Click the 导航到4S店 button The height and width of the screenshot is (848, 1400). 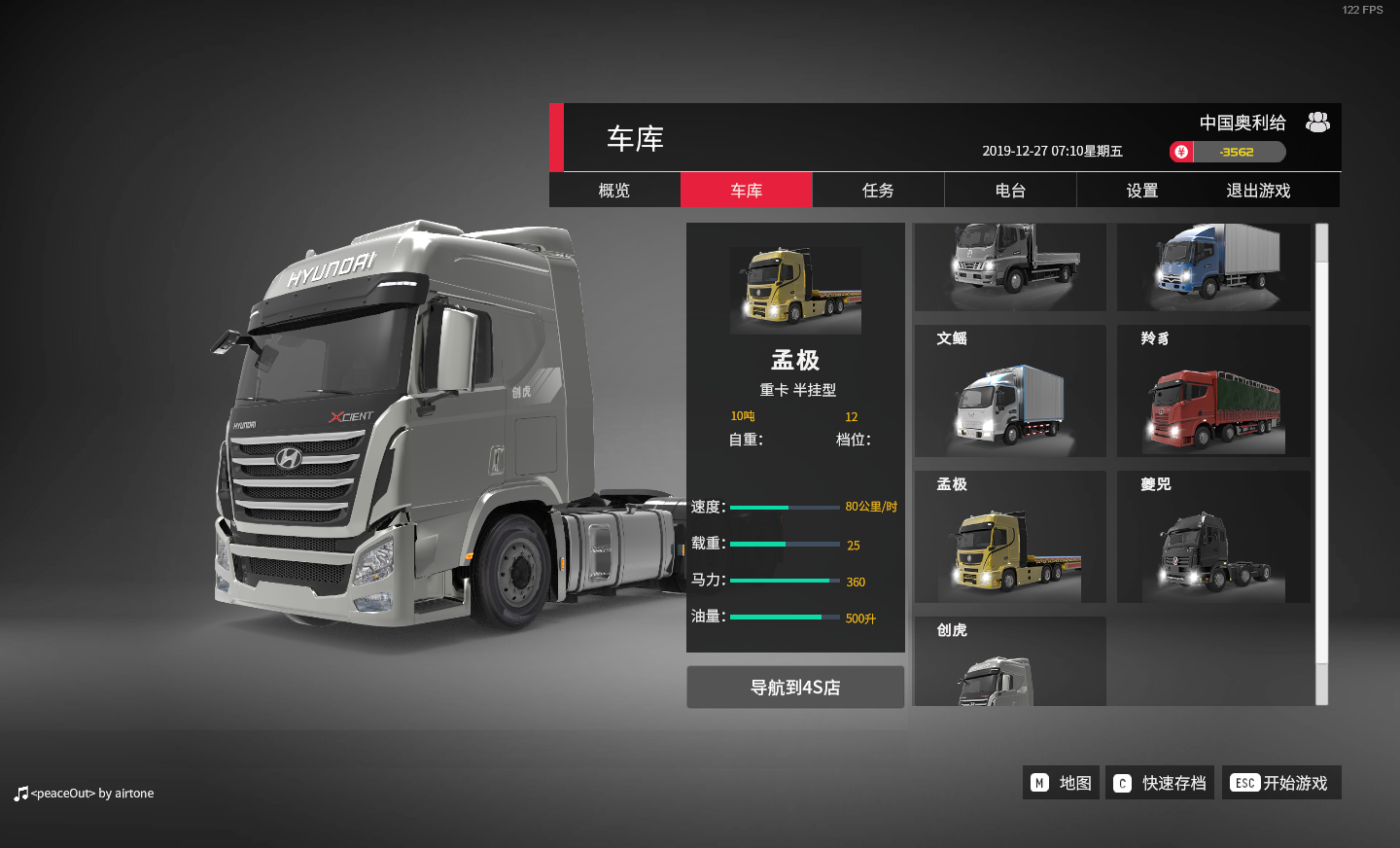click(x=795, y=688)
